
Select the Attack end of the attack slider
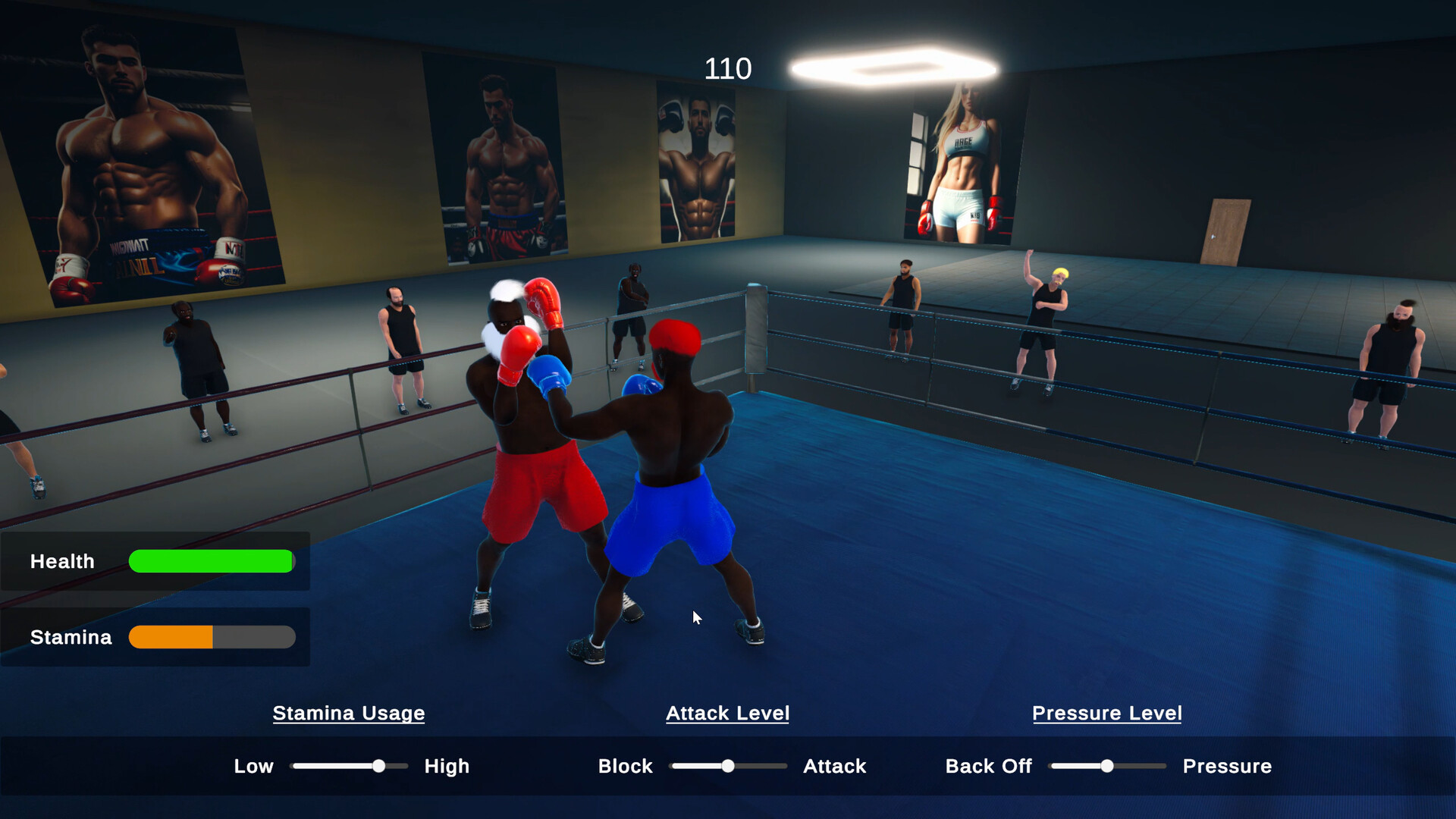point(833,766)
